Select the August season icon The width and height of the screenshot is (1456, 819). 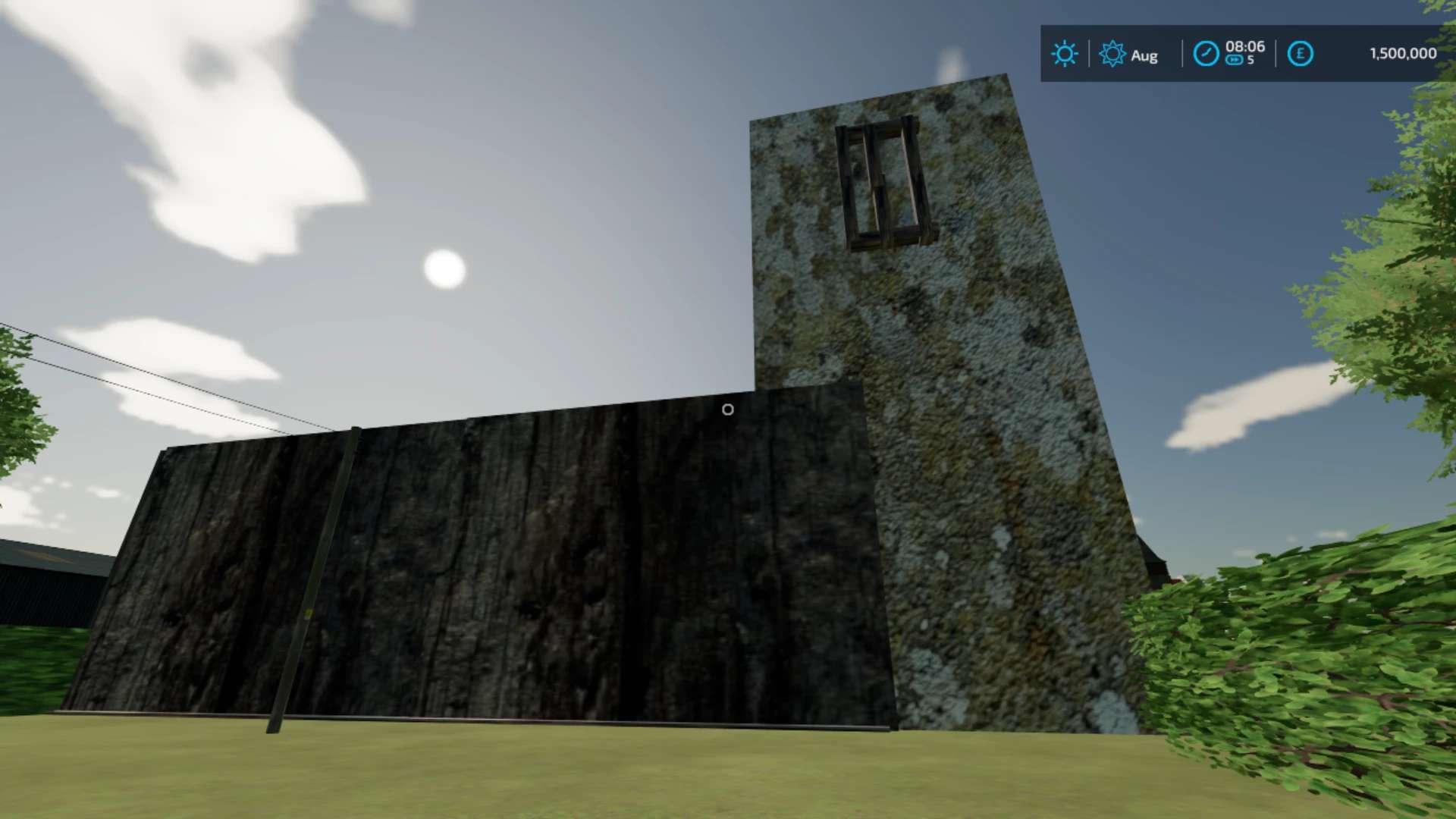pyautogui.click(x=1112, y=54)
